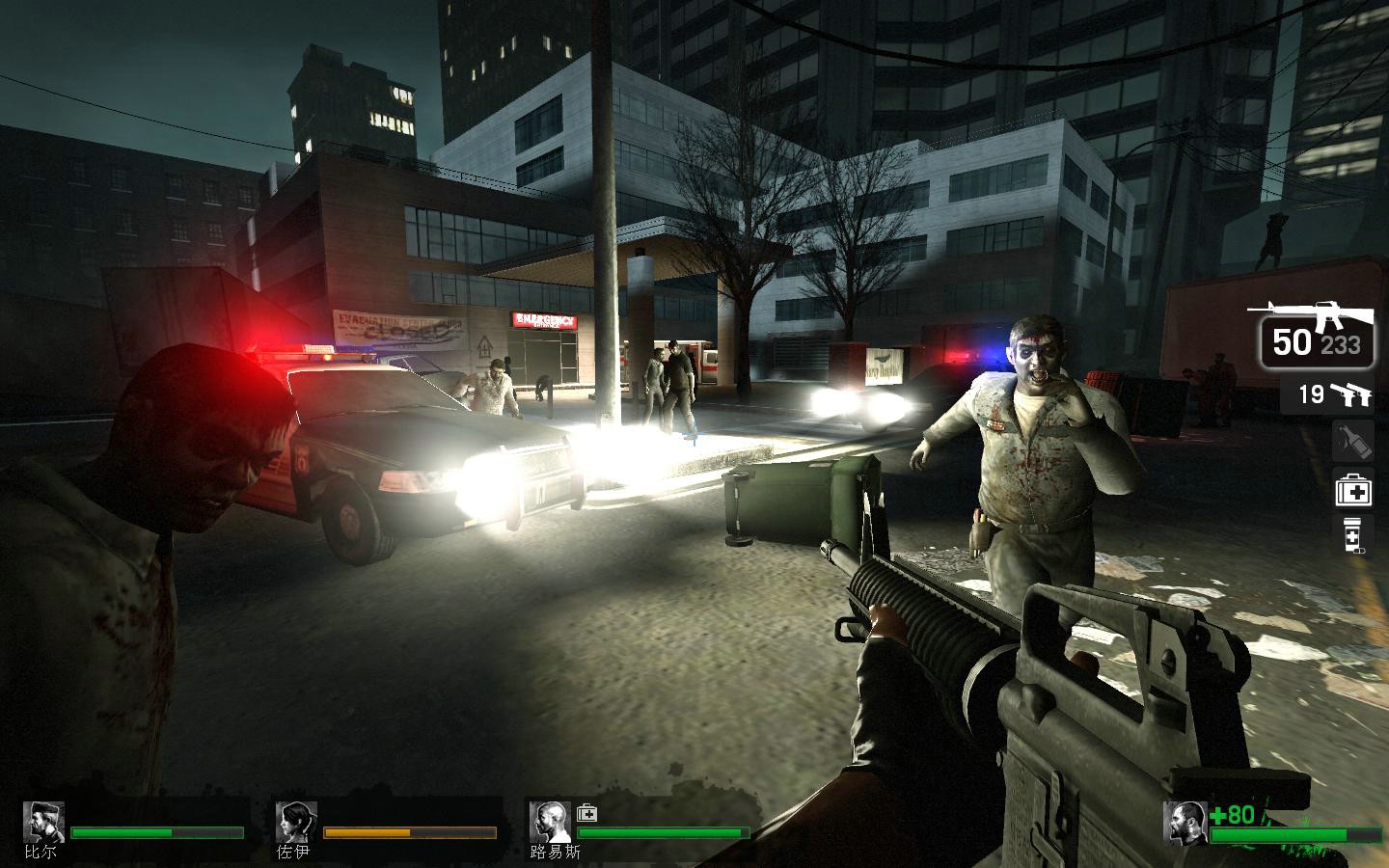Click teammate 佐伊's portrait
The height and width of the screenshot is (868, 1389).
(295, 822)
